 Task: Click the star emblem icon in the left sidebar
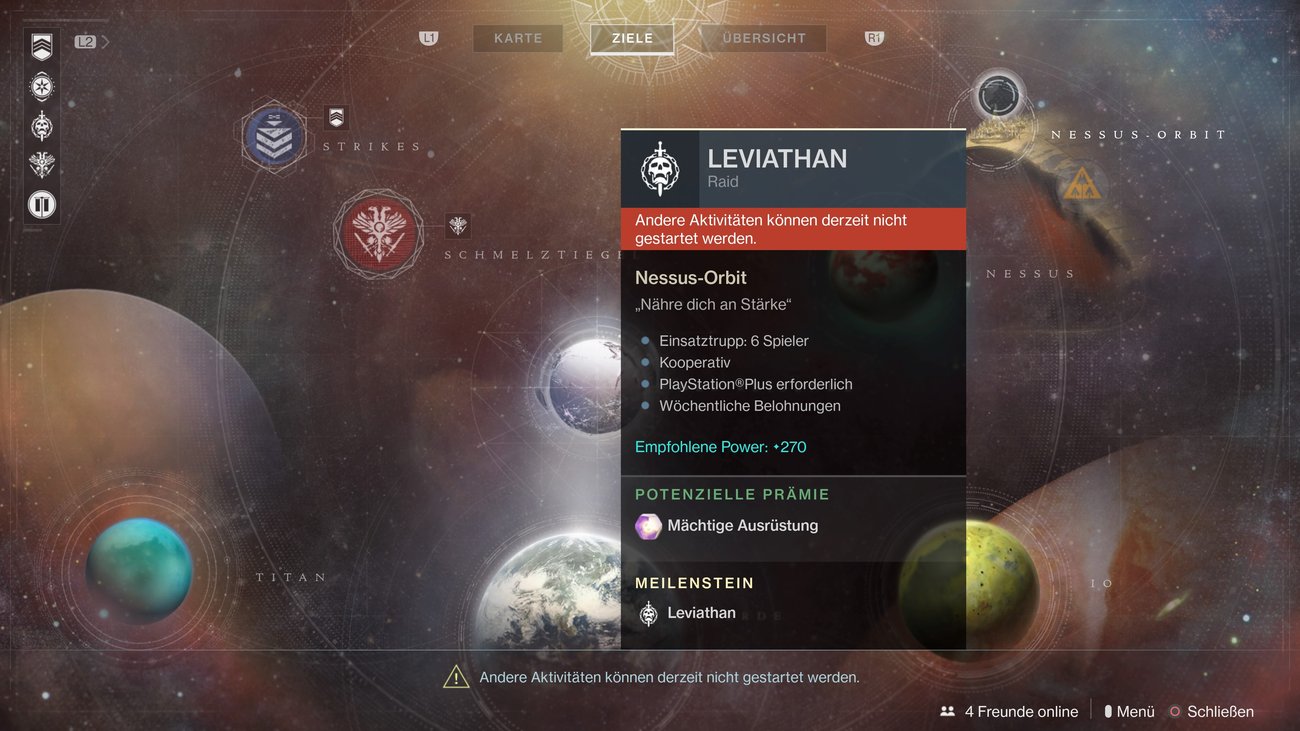40,87
